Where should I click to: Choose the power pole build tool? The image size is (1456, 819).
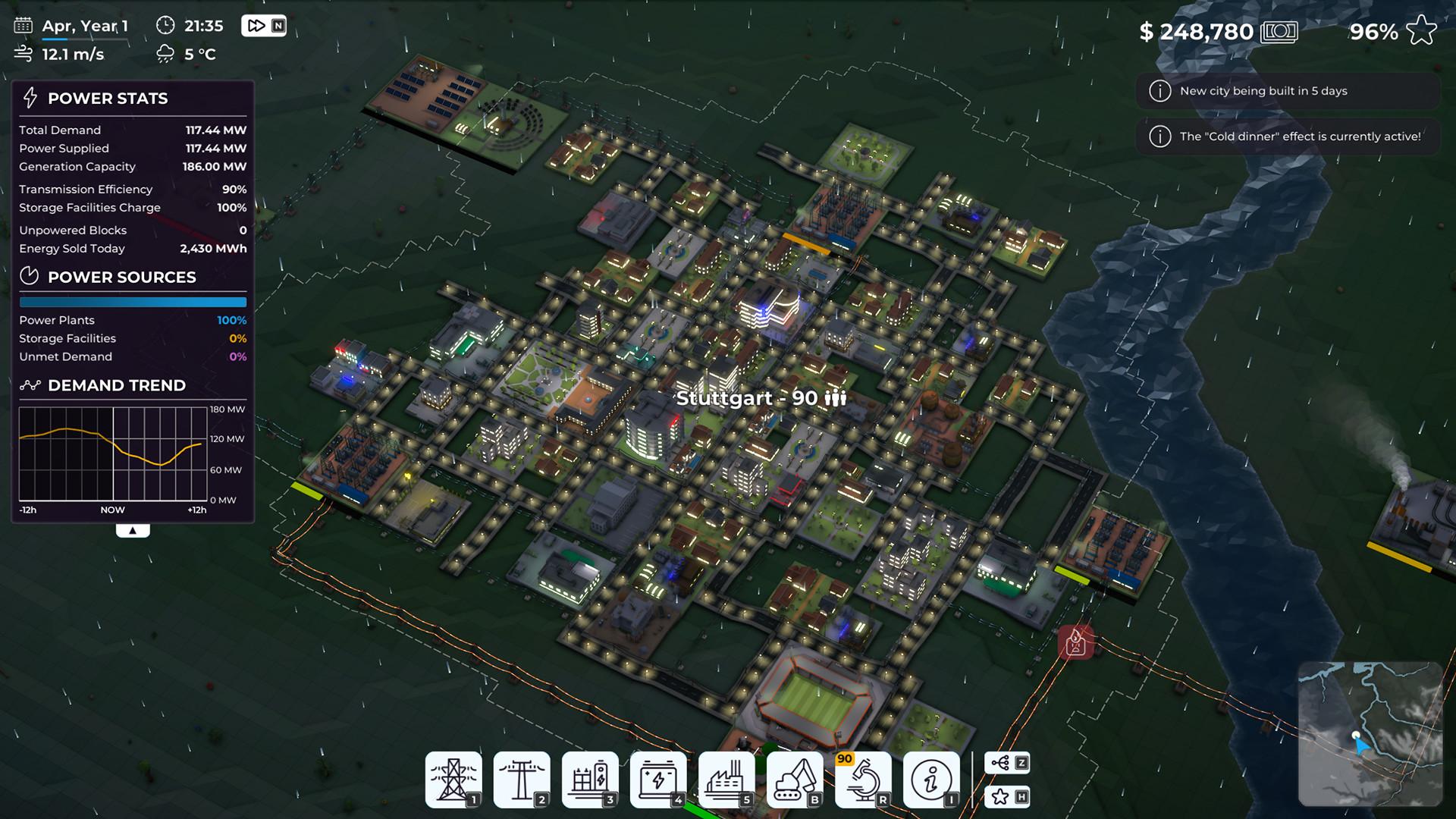[x=522, y=779]
